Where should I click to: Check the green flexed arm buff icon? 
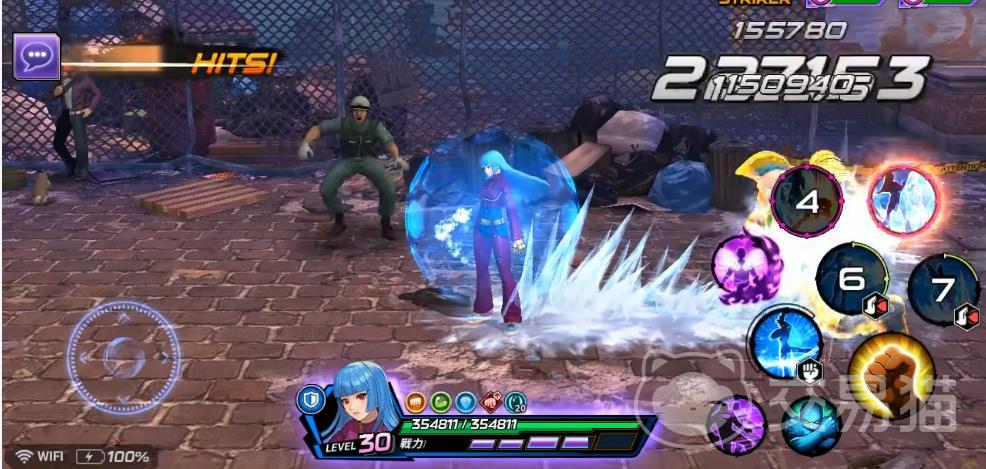click(441, 402)
